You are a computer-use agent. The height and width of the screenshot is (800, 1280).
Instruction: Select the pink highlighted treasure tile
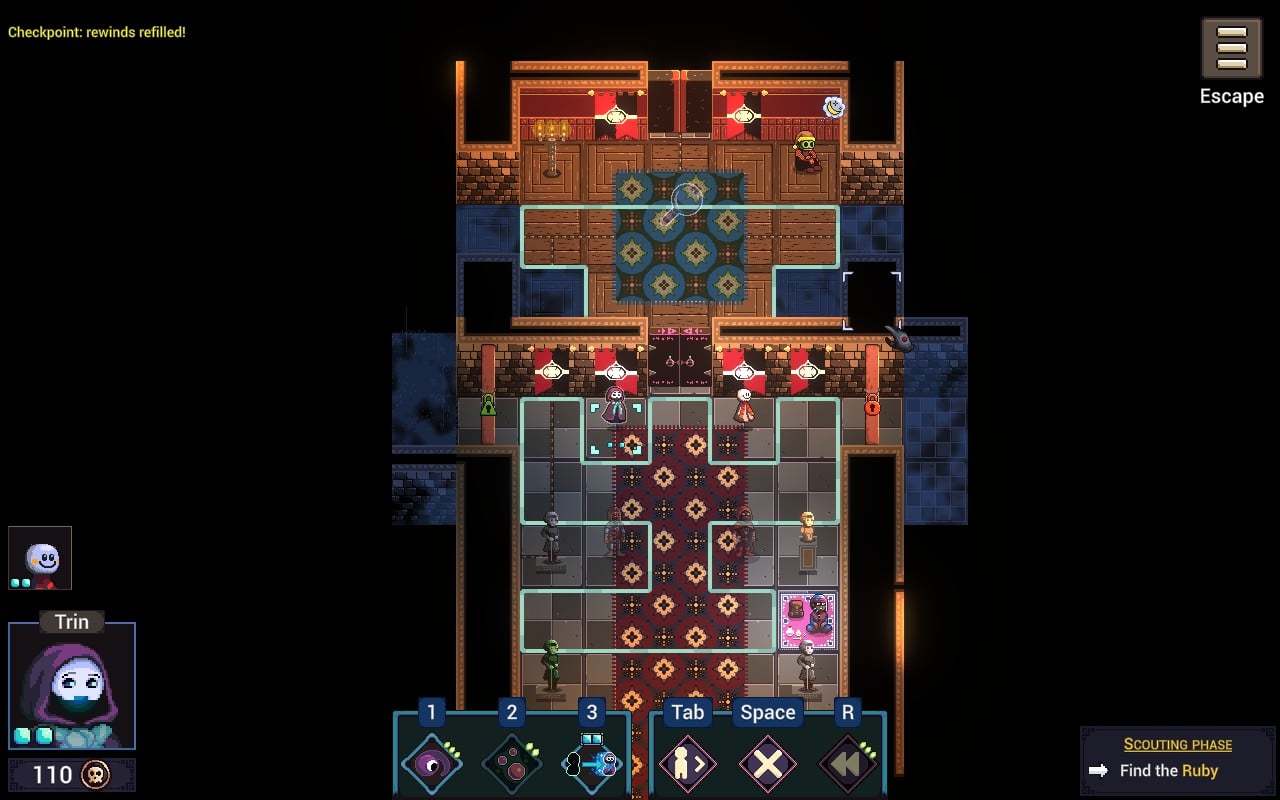tap(806, 618)
